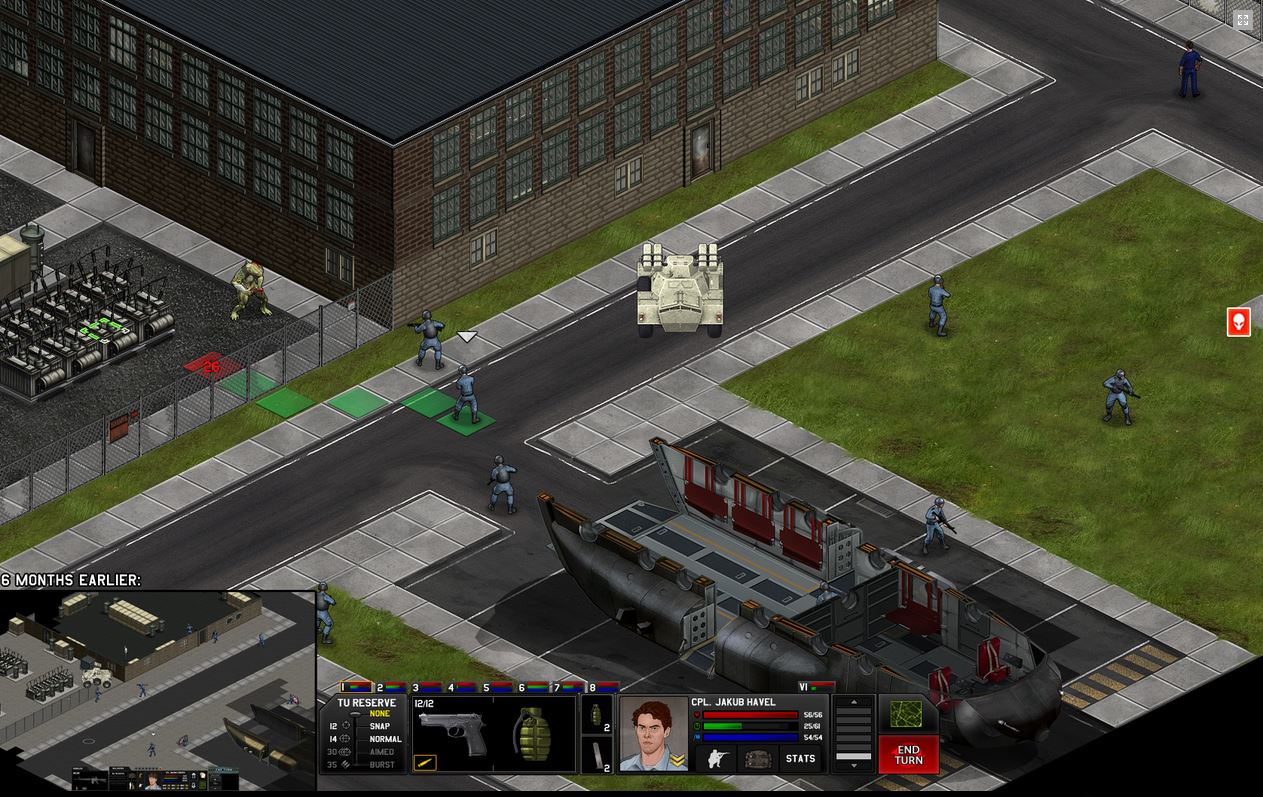
Task: Select the vehicle VI unit tab
Action: 815,687
